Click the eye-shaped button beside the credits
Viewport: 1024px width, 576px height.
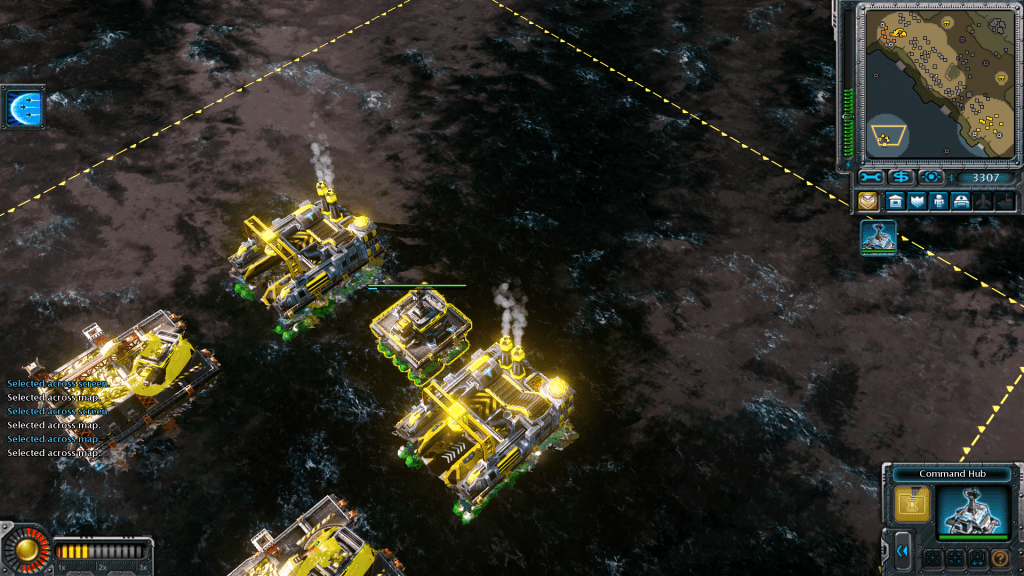click(931, 178)
